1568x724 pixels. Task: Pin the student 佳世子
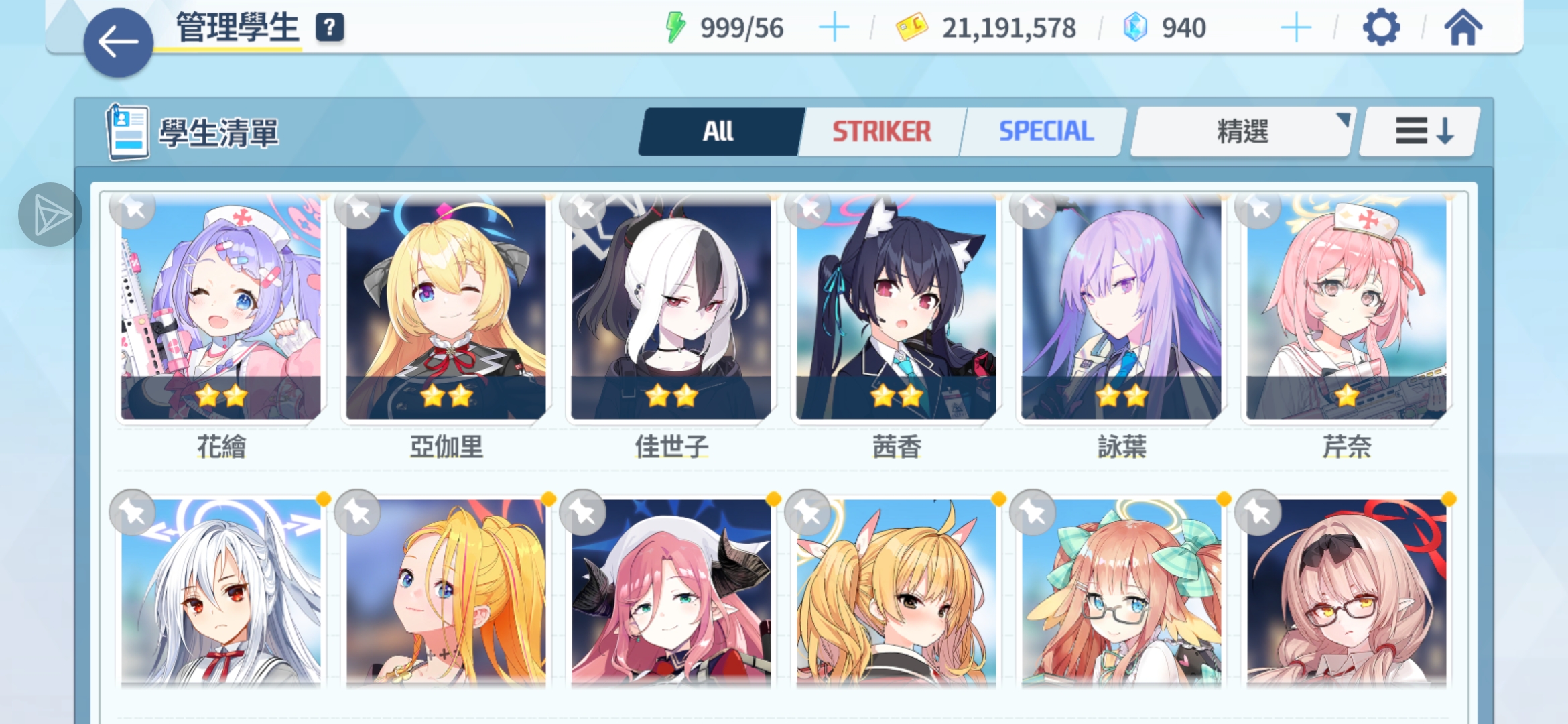click(x=582, y=210)
